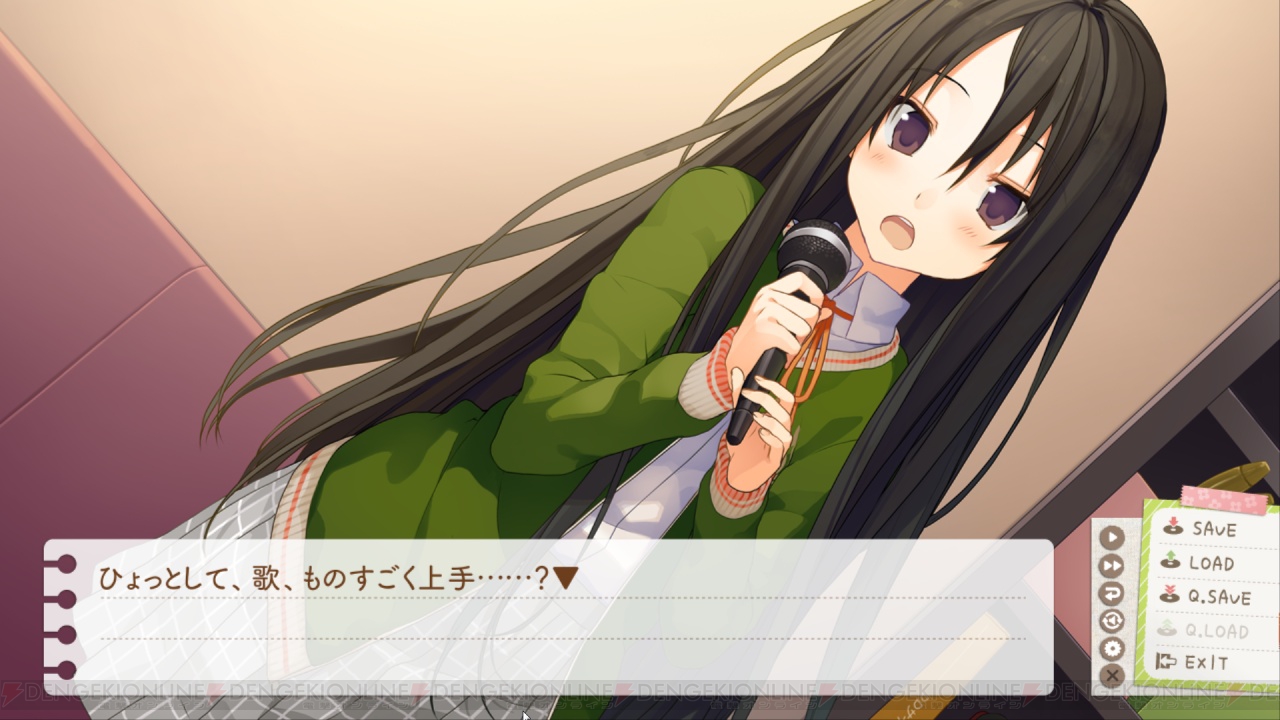Viewport: 1280px width, 720px height.
Task: Hide the menu using the X icon
Action: pyautogui.click(x=1112, y=676)
